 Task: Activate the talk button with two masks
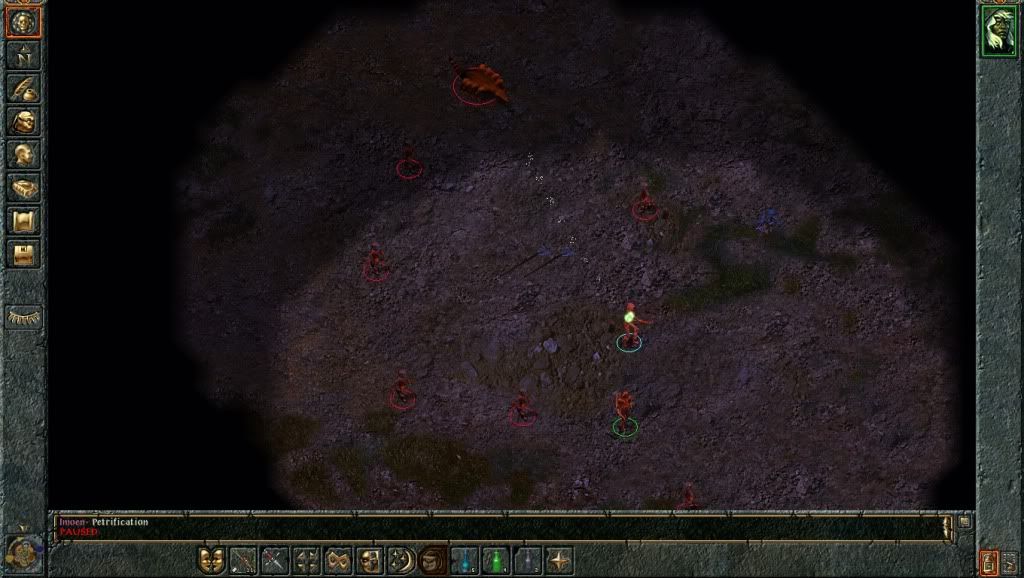[211, 560]
